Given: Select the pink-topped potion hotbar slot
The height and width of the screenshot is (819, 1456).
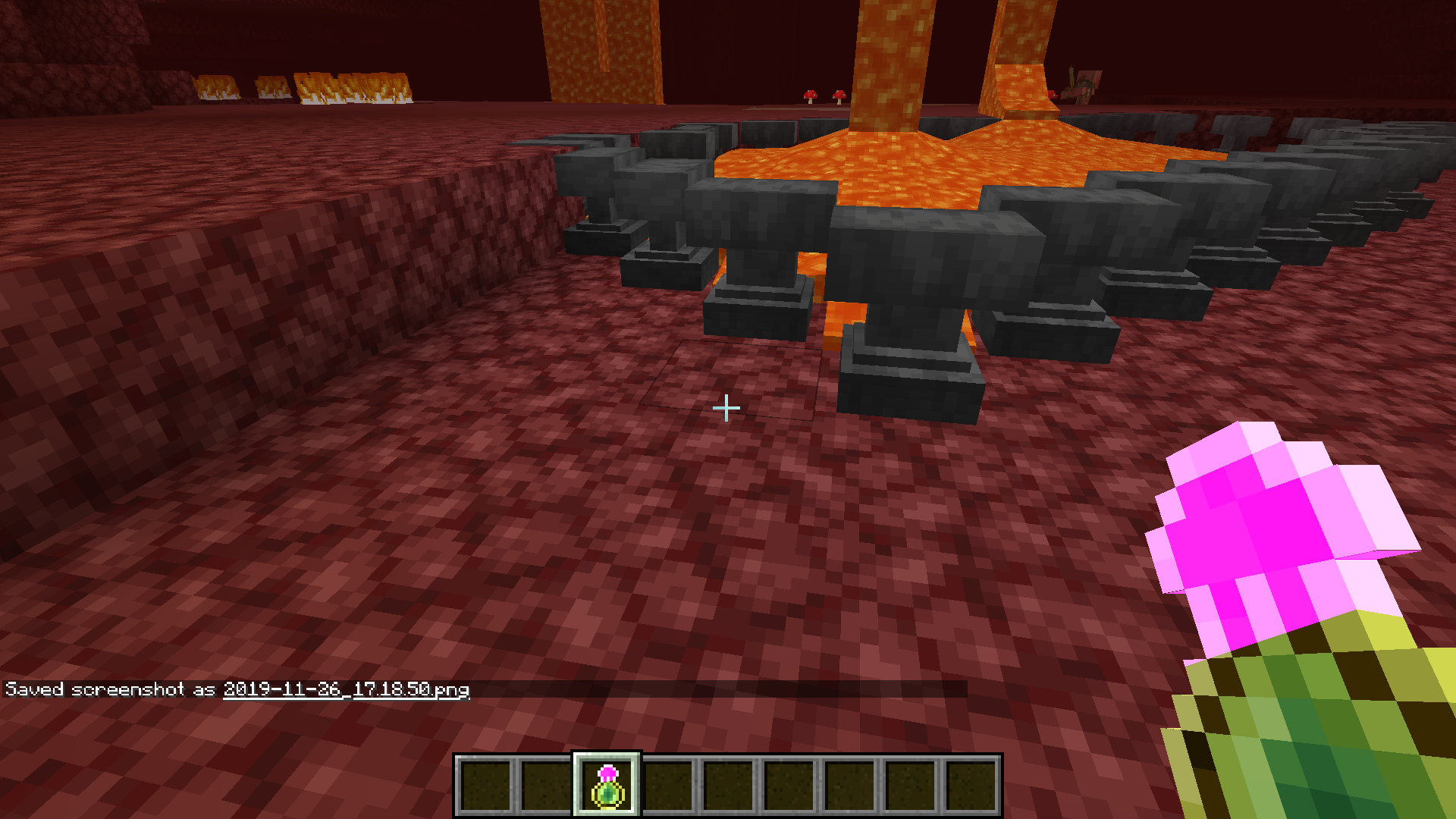Looking at the screenshot, I should click(x=607, y=786).
